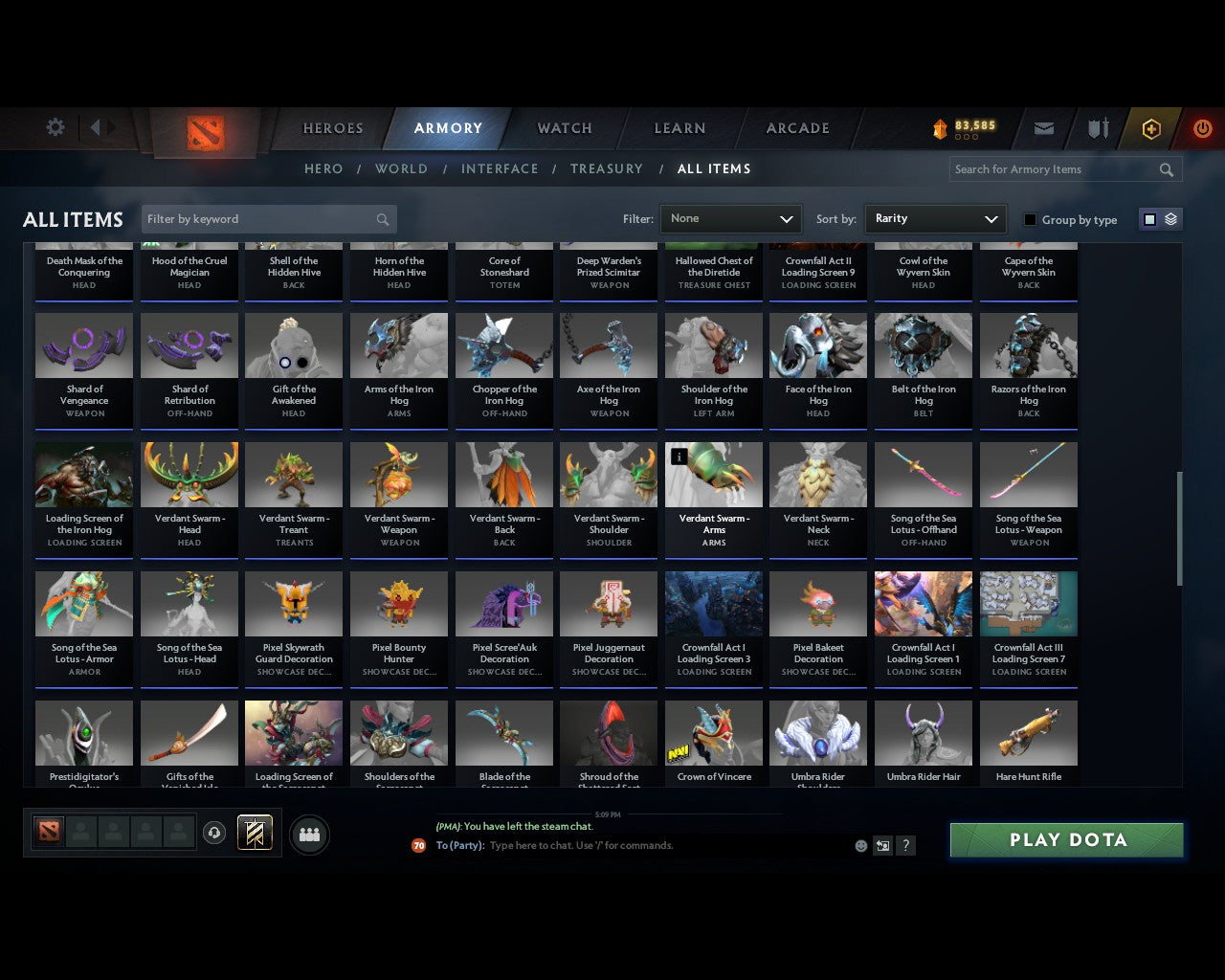
Task: Click the shield and sword icon
Action: point(1097,127)
